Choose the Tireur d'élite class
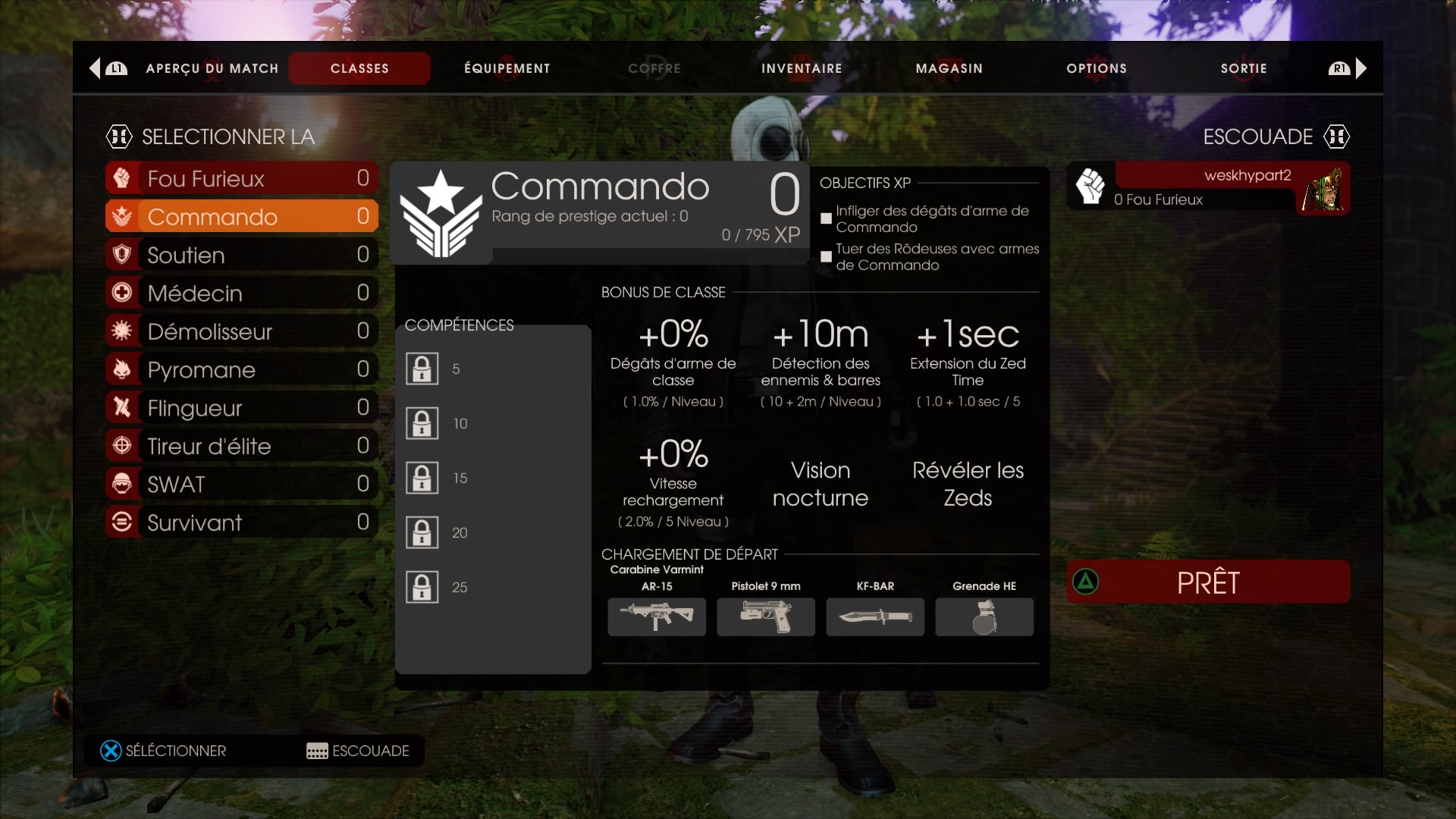This screenshot has height=819, width=1456. click(242, 446)
